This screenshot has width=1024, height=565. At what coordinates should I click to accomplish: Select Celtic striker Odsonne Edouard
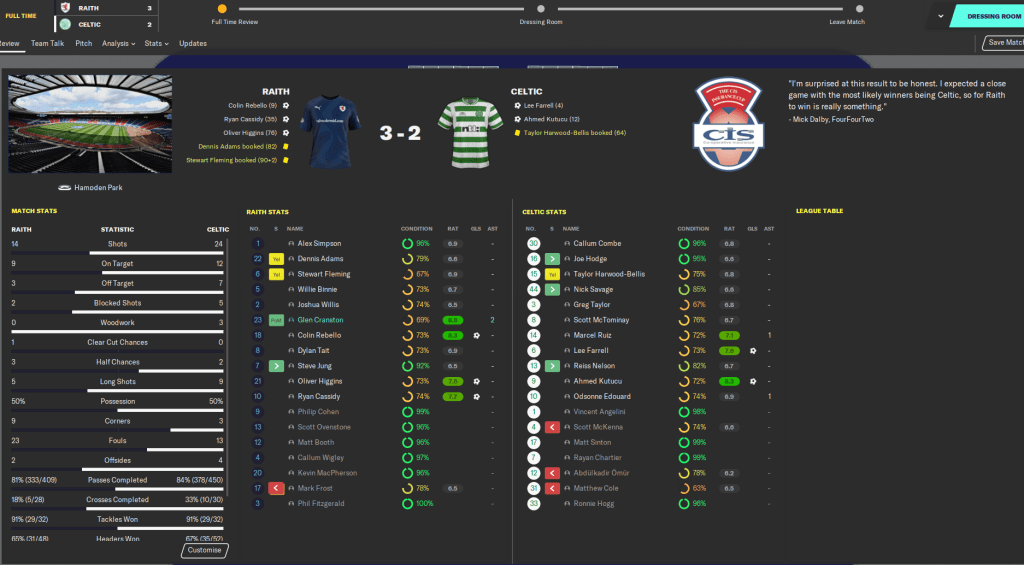[601, 397]
